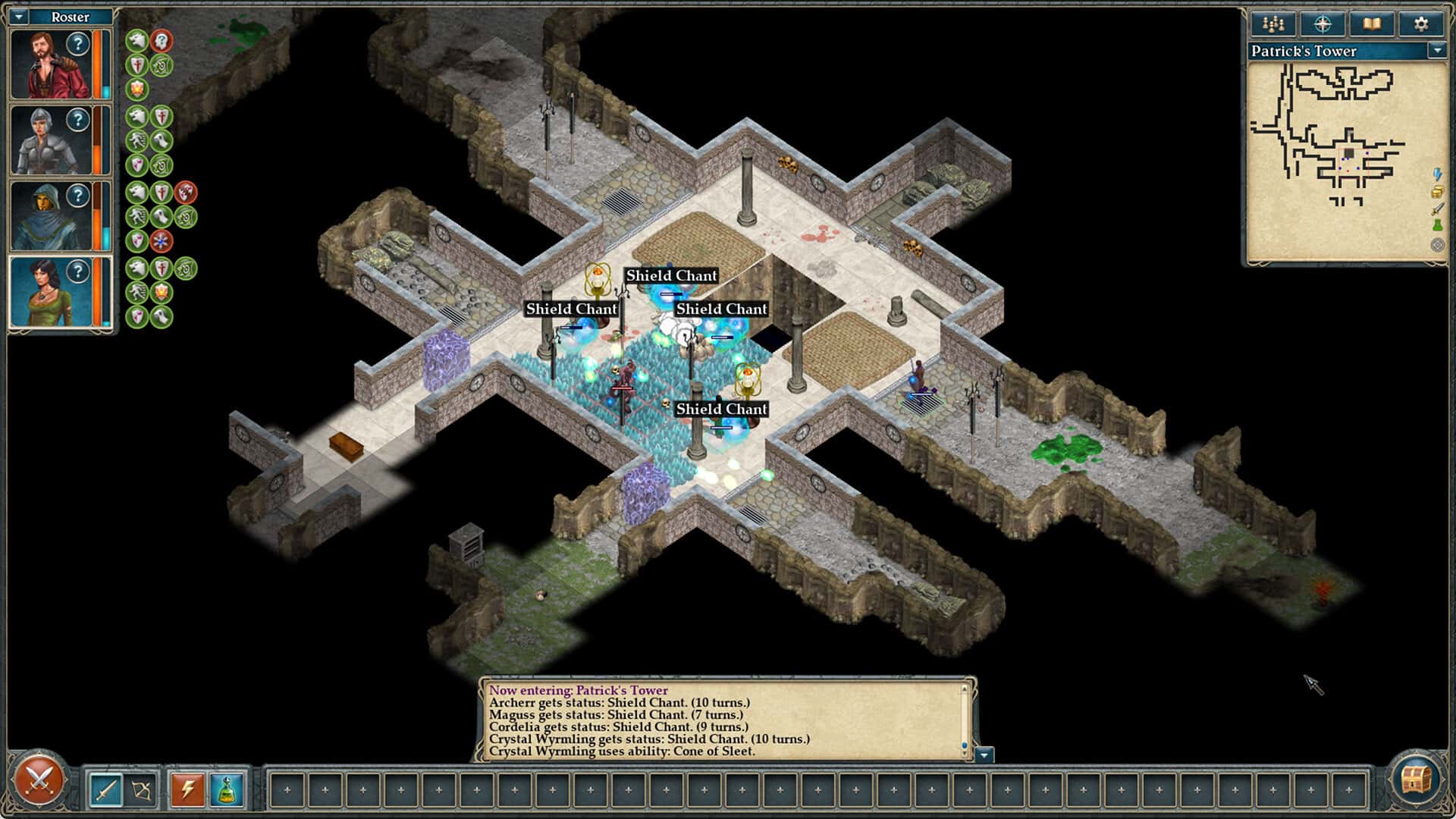Click the gold coins icon beside the minimap
1456x819 pixels.
(1439, 192)
